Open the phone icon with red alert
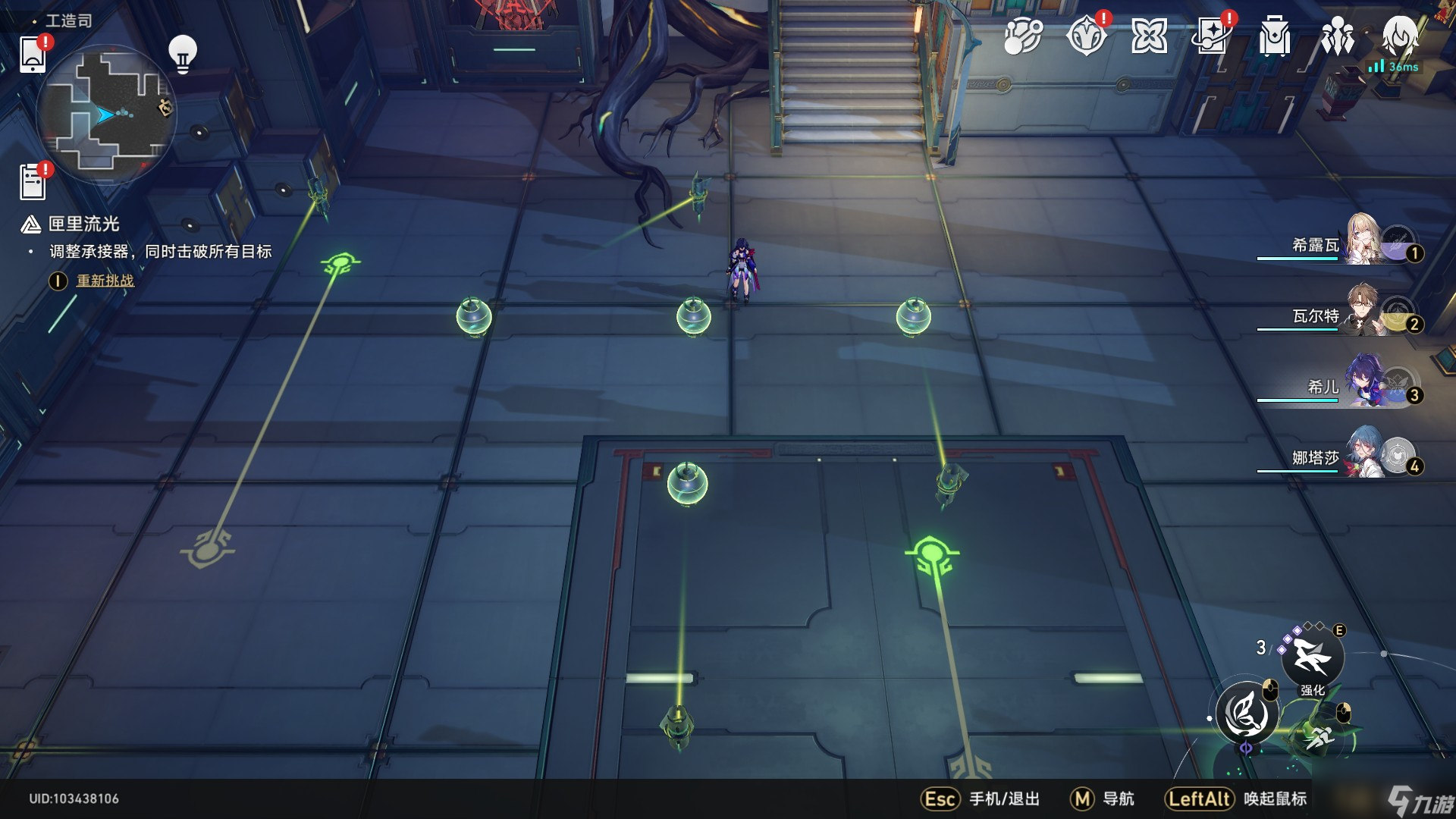The height and width of the screenshot is (819, 1456). click(x=33, y=54)
